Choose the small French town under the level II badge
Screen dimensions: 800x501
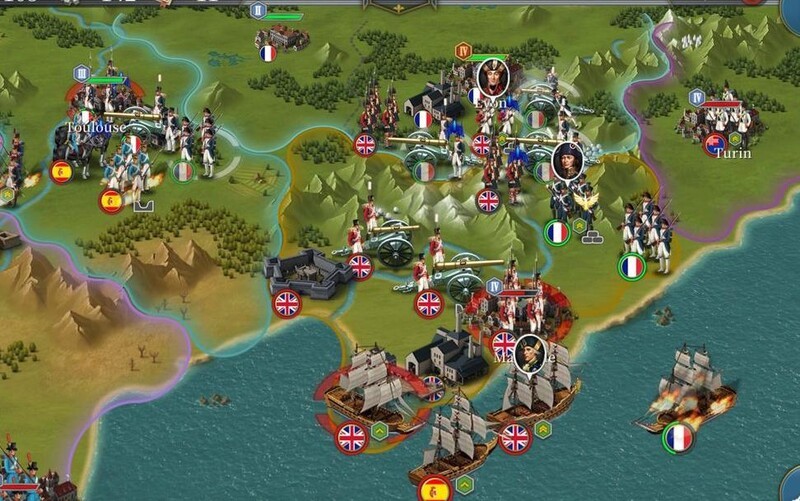tap(282, 37)
